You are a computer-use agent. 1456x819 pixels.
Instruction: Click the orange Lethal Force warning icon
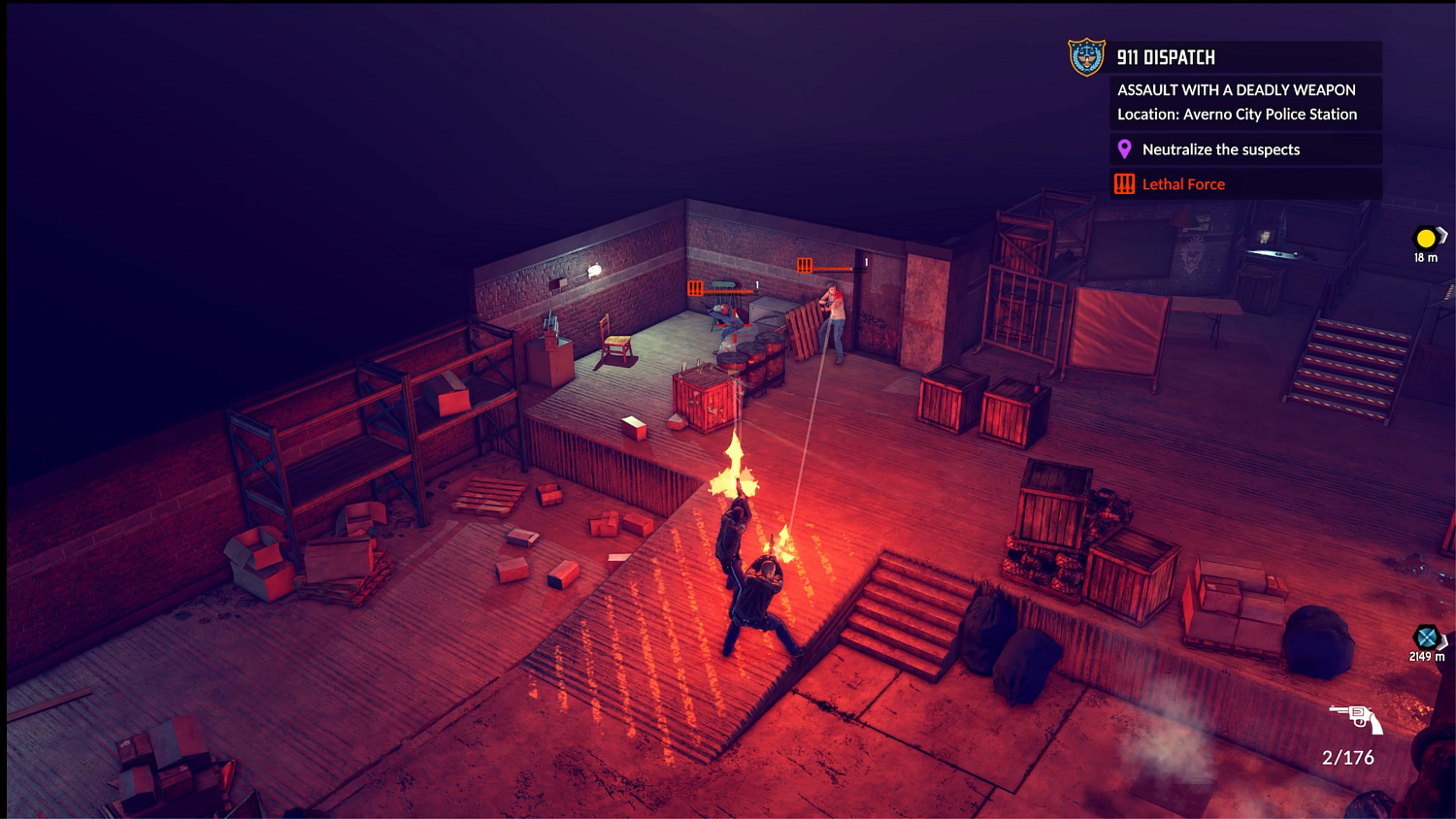click(1125, 183)
